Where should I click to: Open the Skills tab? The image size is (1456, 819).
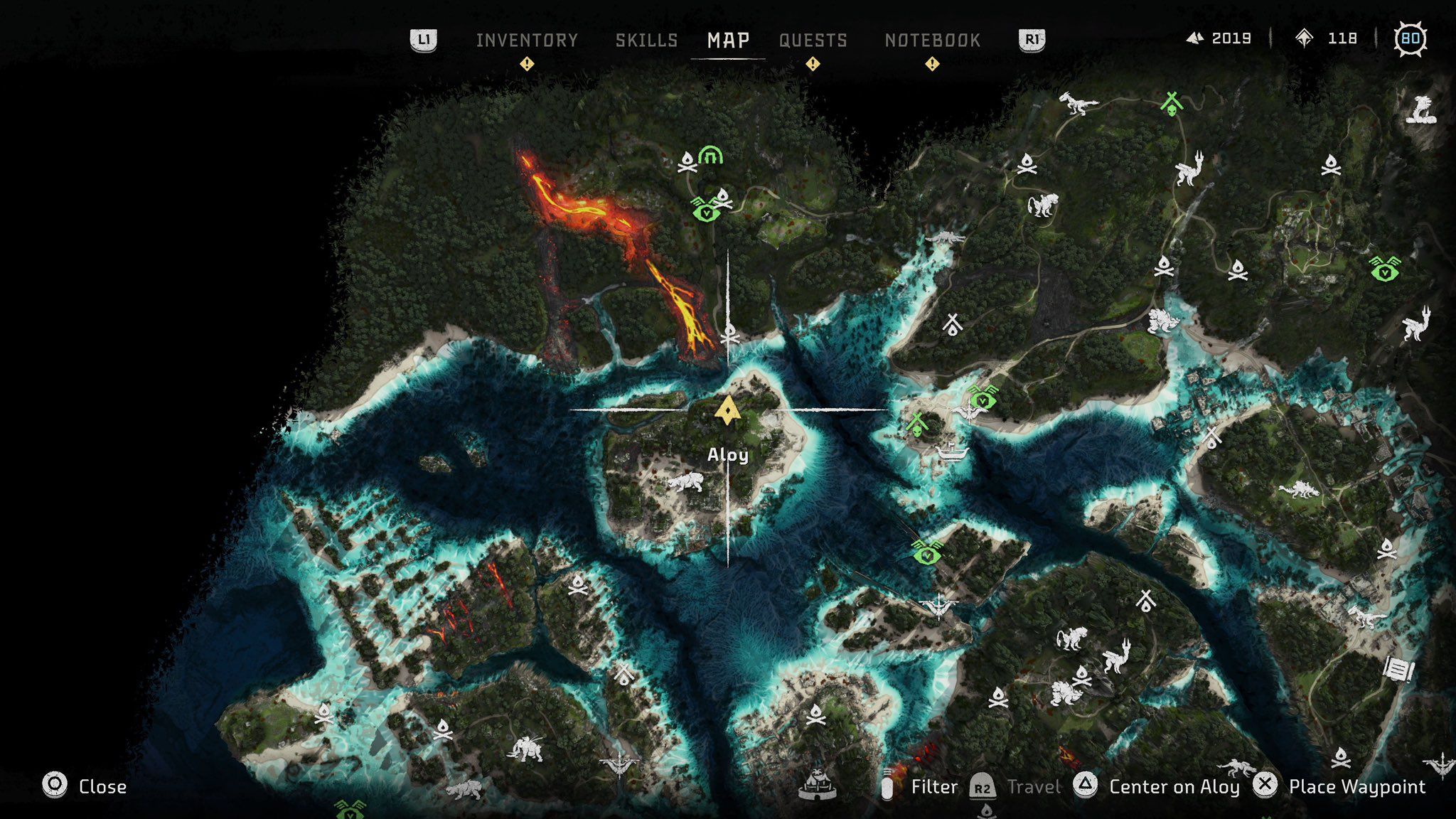pyautogui.click(x=646, y=41)
